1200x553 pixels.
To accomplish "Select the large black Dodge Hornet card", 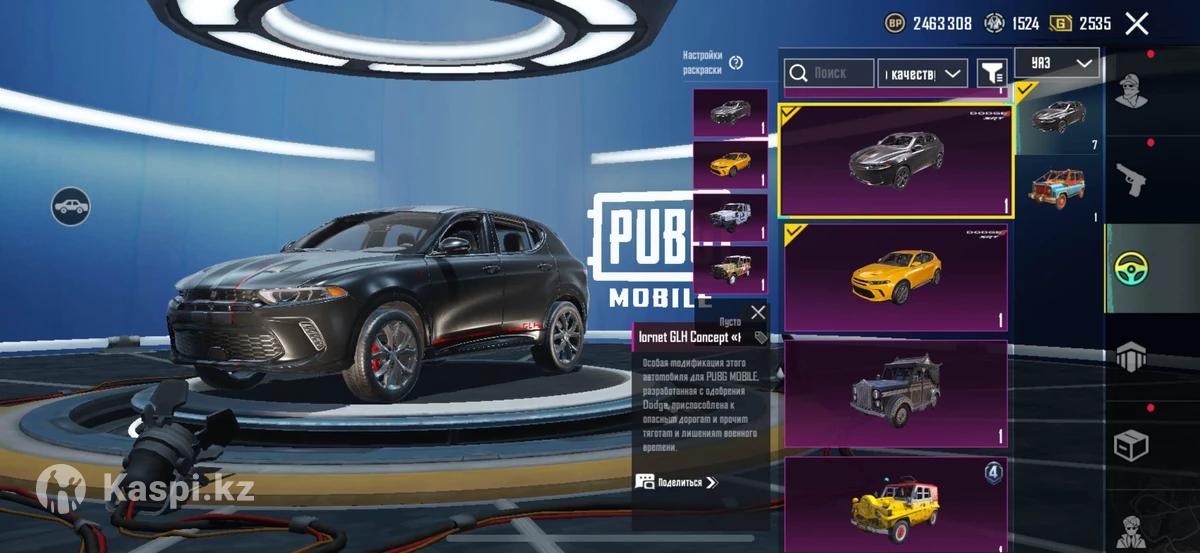I will pos(896,160).
